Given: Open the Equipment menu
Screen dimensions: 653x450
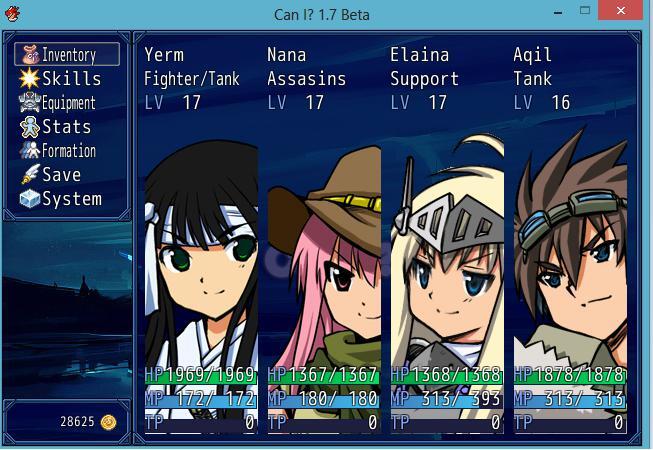Looking at the screenshot, I should click(67, 103).
